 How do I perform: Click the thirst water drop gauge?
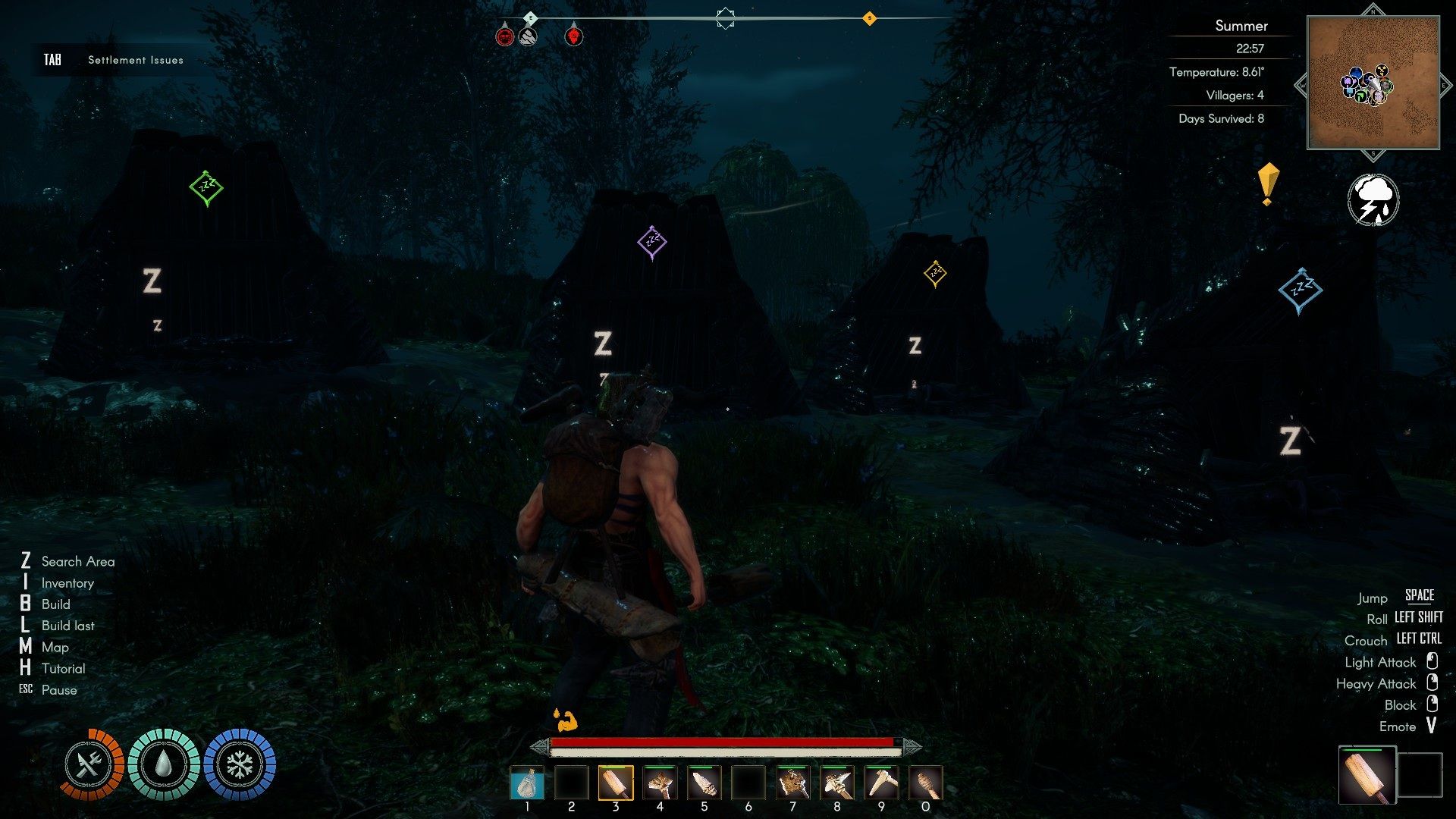164,764
